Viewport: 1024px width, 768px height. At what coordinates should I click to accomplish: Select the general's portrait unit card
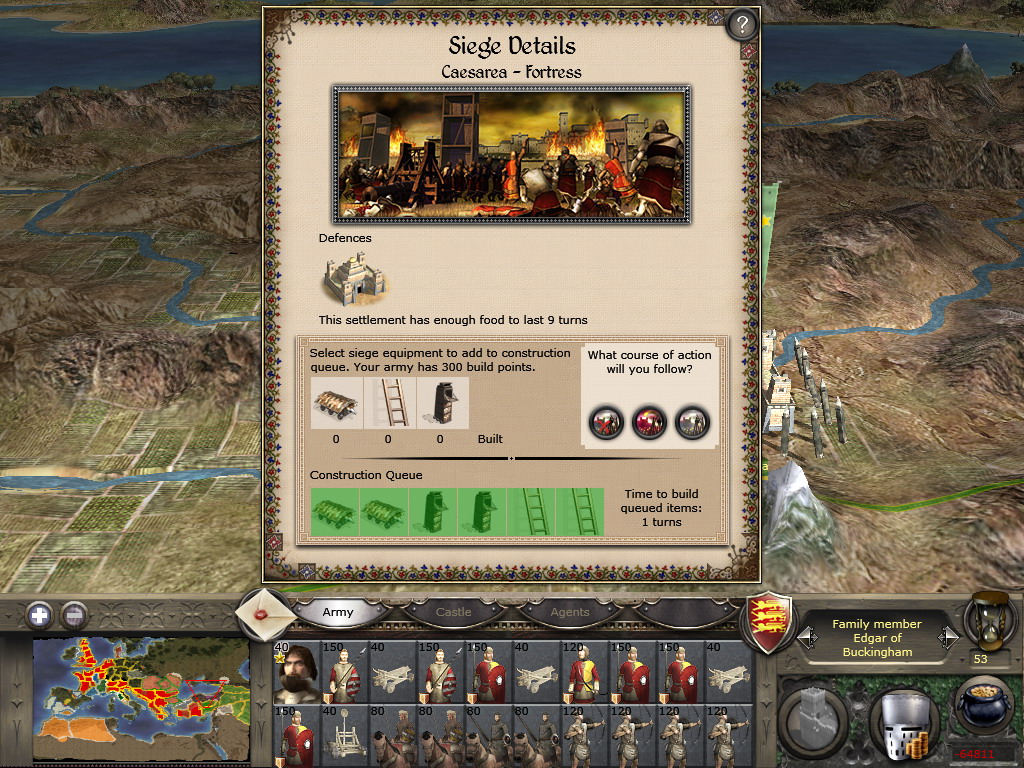click(295, 670)
